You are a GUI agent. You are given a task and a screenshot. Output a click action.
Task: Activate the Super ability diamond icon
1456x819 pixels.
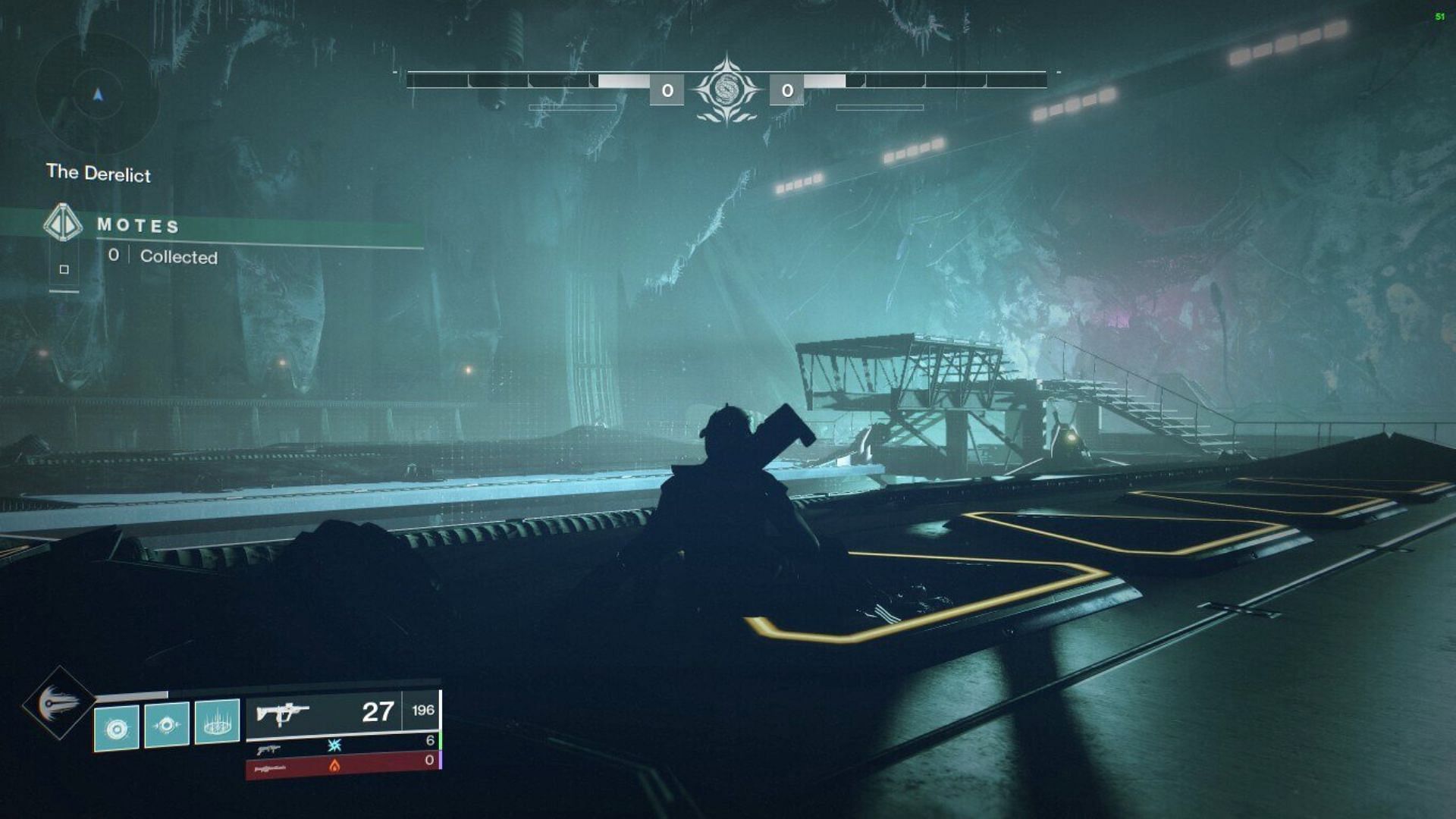pyautogui.click(x=58, y=702)
